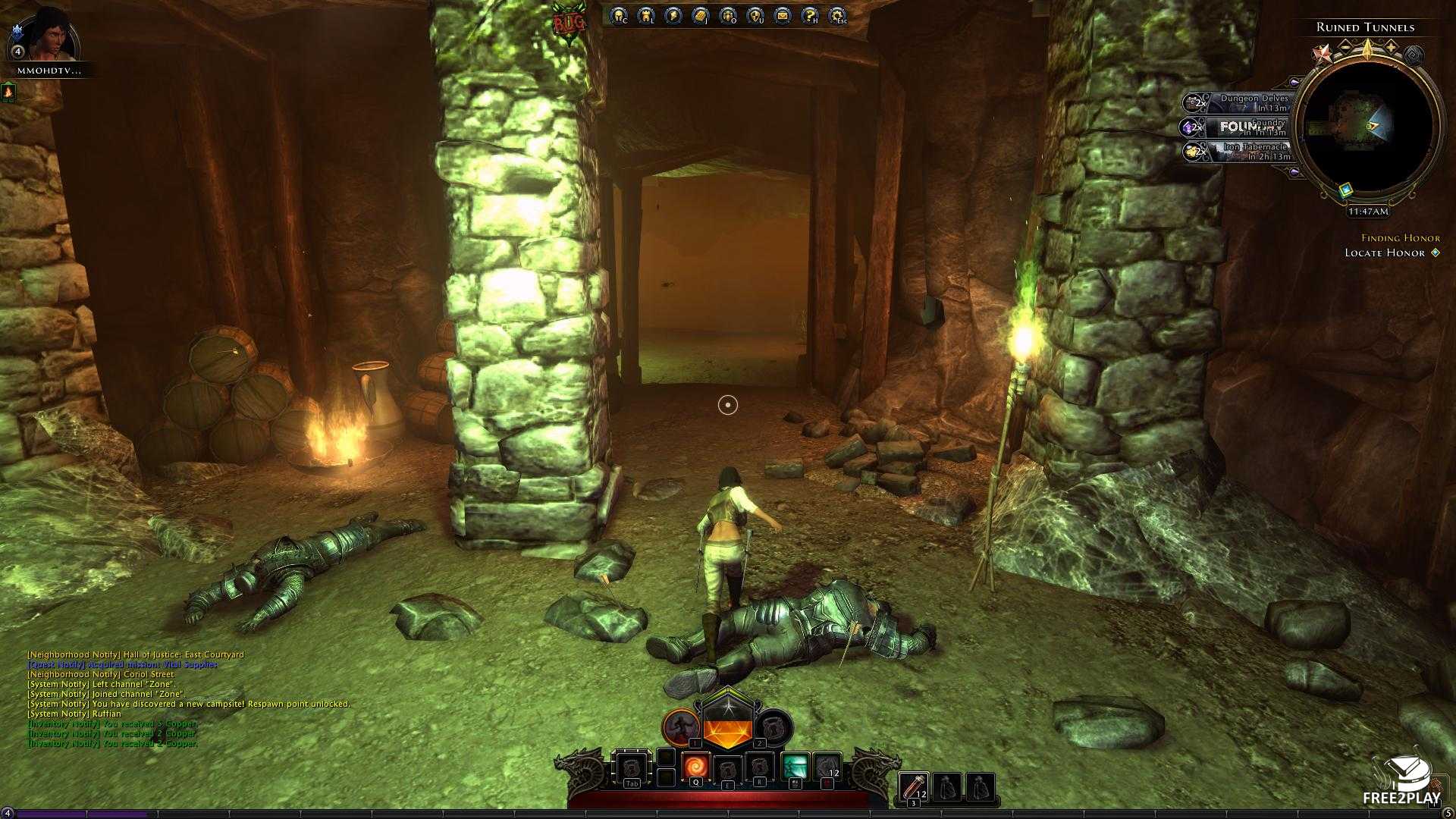Activate the orange swirl Q ability
Screen dimensions: 1456x819
[695, 767]
